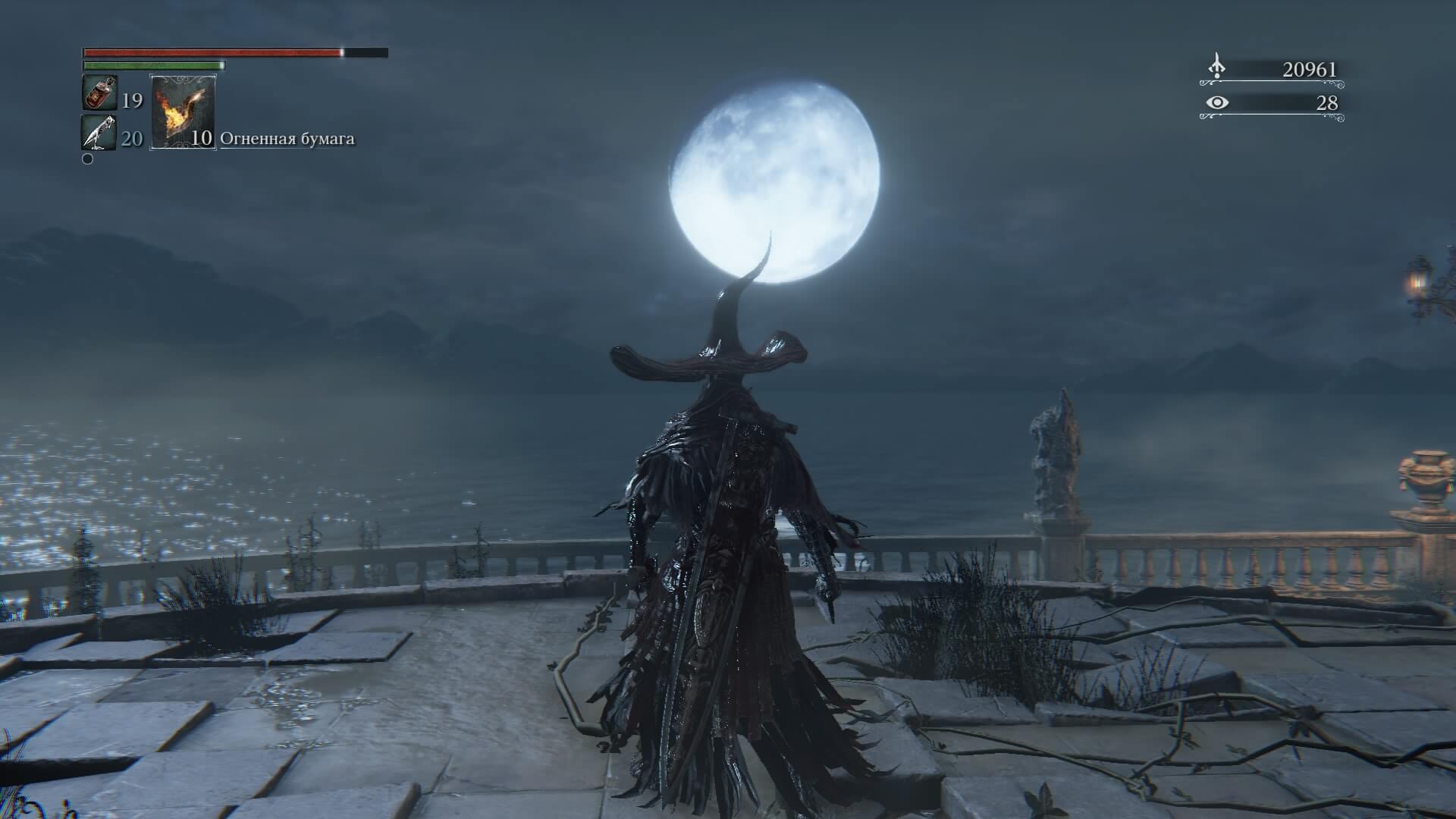Click the red health bar
Image resolution: width=1456 pixels, height=819 pixels.
212,53
